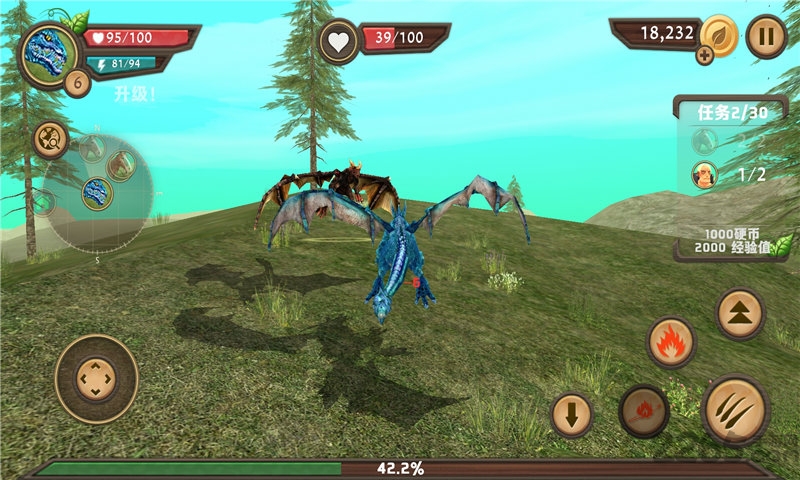Screen dimensions: 800x480
Task: Open the round icon above the minimap
Action: coord(50,139)
